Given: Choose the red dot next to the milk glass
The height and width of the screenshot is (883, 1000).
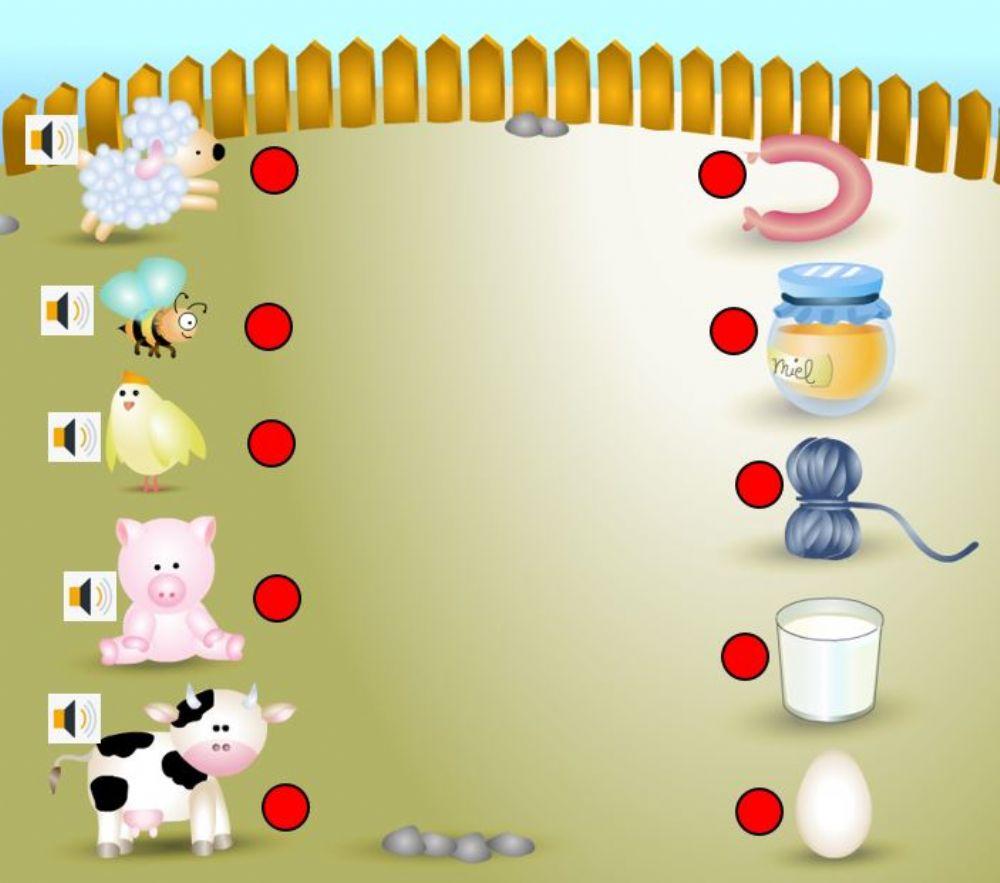Looking at the screenshot, I should (x=745, y=656).
